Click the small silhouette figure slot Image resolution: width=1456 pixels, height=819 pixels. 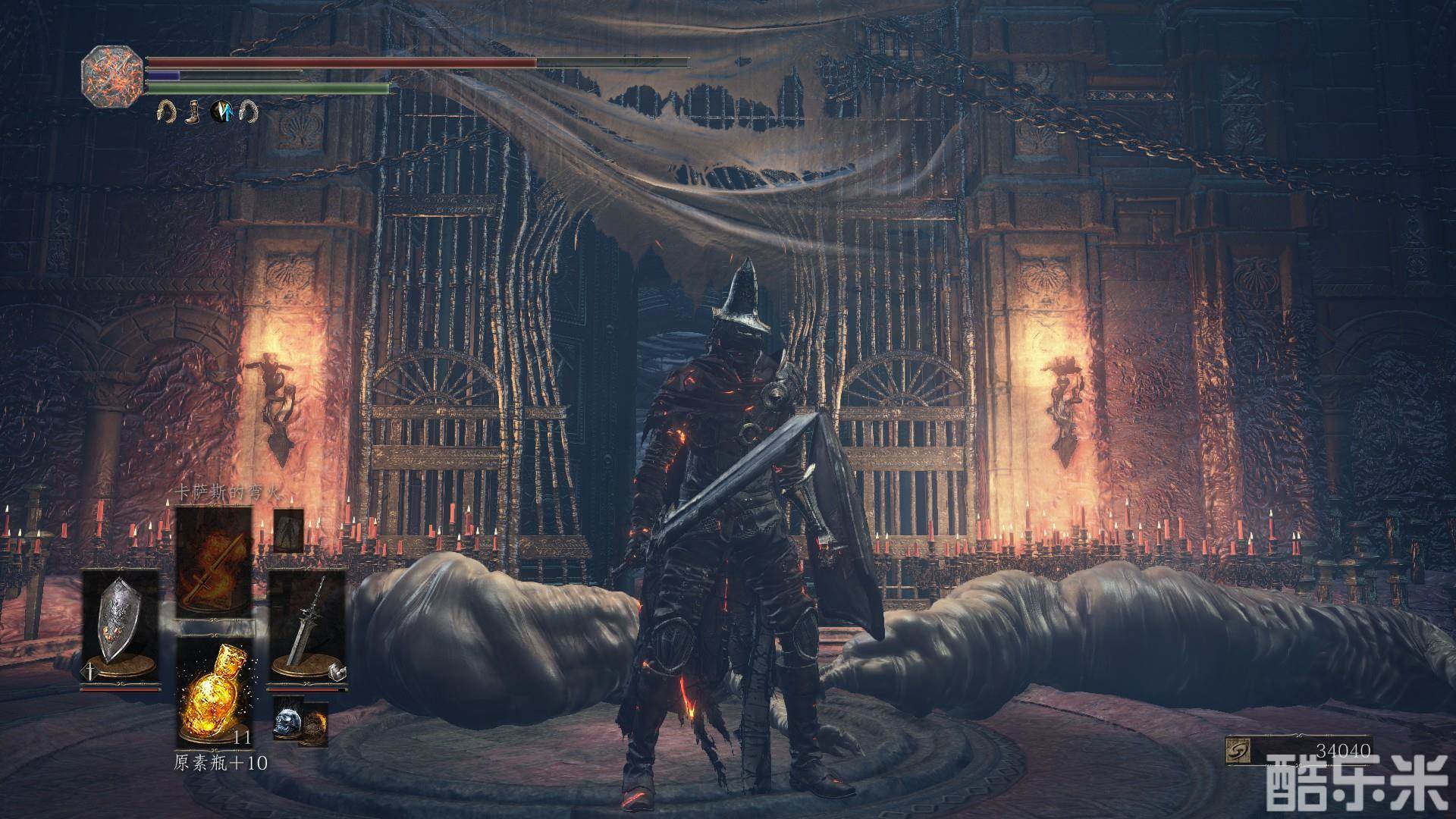coord(288,529)
